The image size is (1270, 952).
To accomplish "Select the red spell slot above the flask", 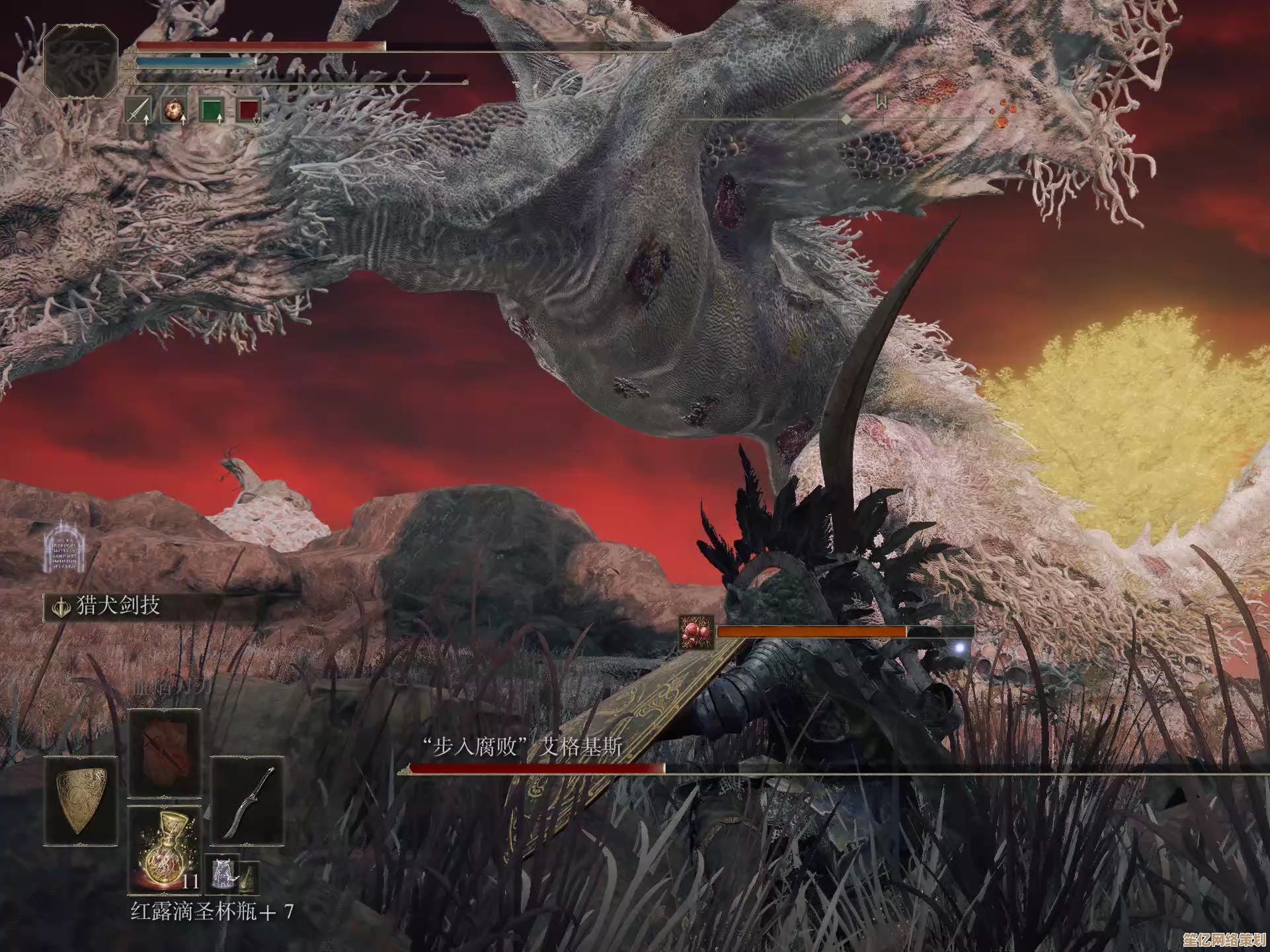I will (164, 752).
